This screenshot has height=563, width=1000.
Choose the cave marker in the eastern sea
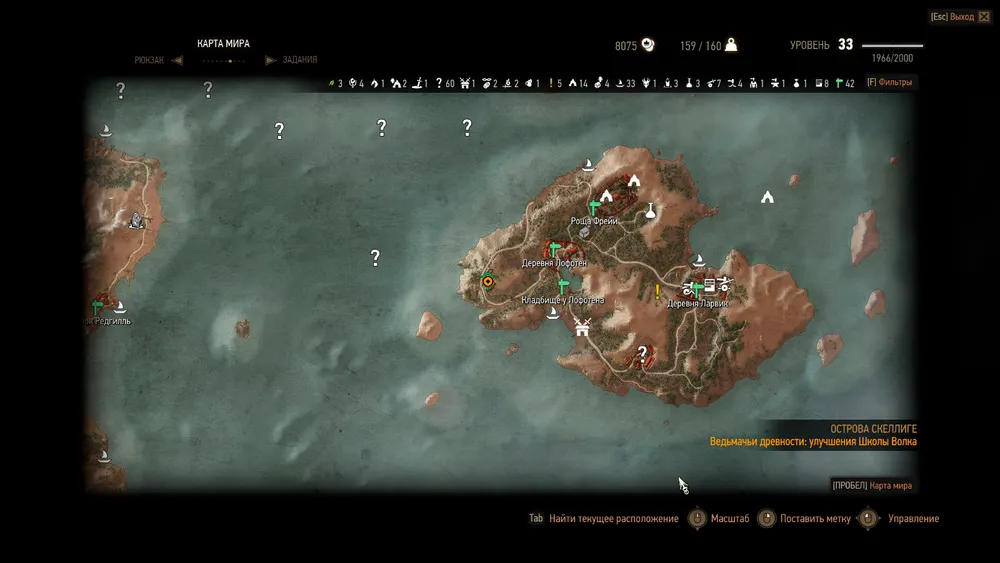[x=767, y=197]
